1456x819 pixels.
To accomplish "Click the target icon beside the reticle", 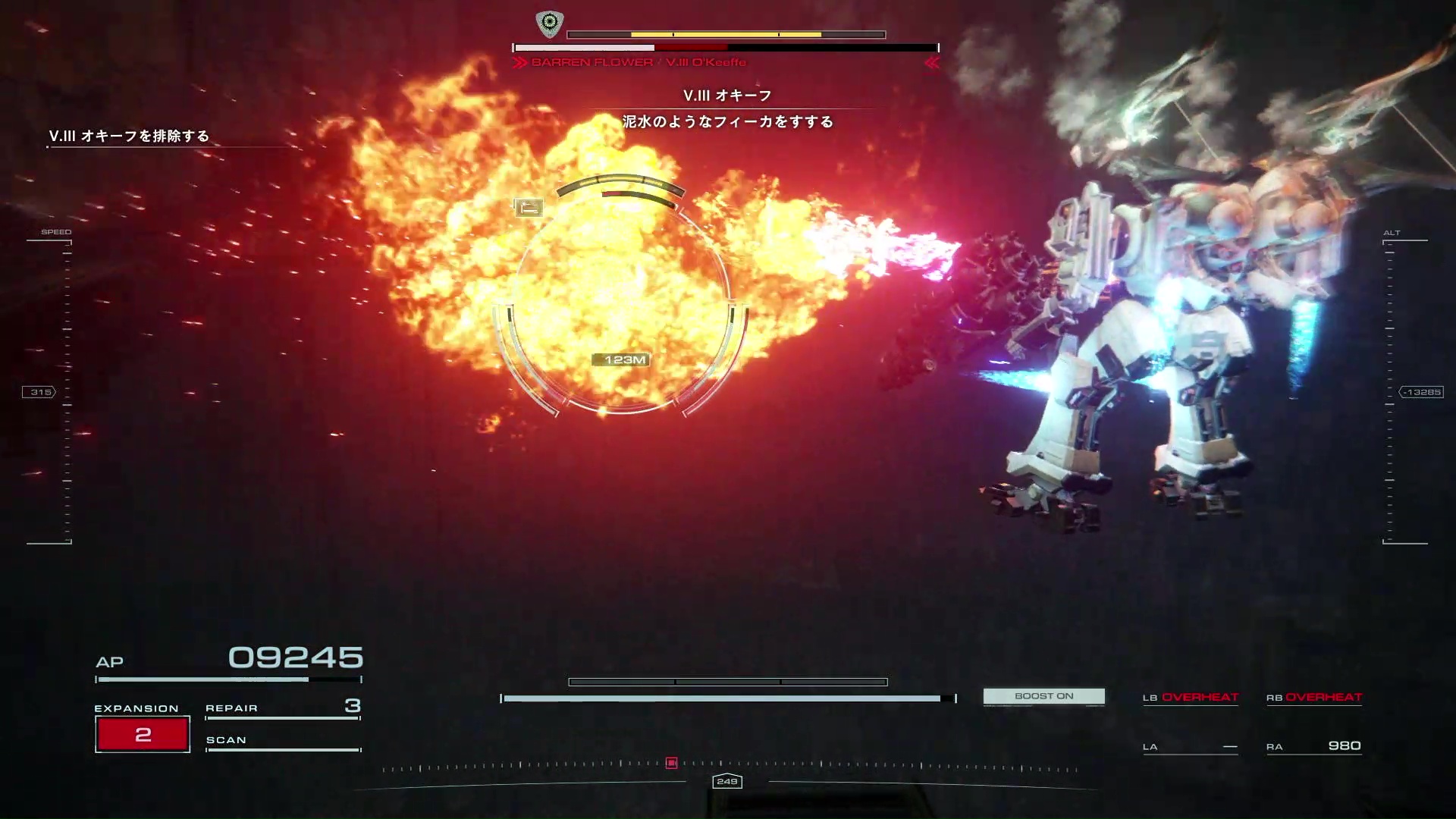I will 529,207.
